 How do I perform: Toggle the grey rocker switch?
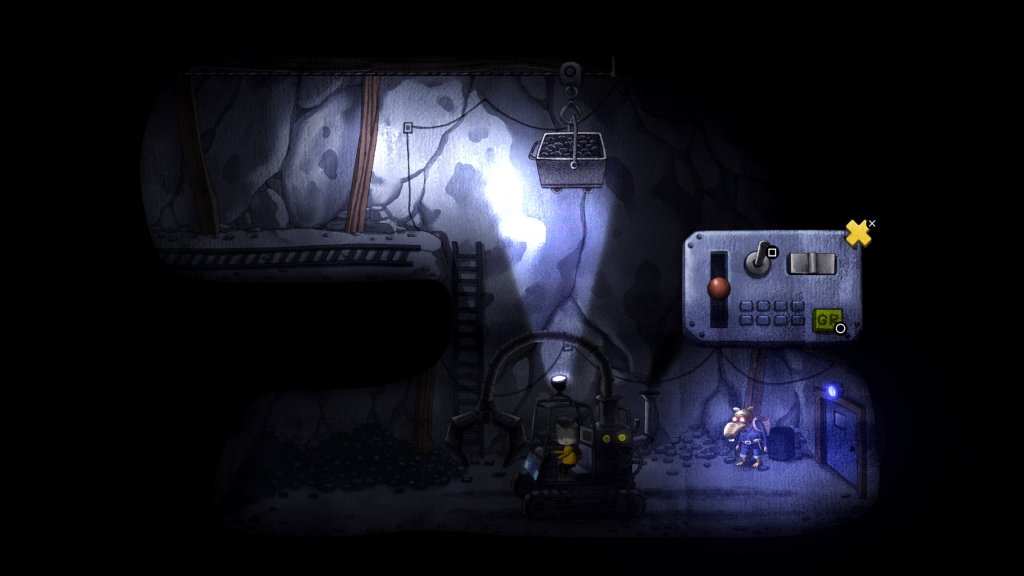click(810, 263)
